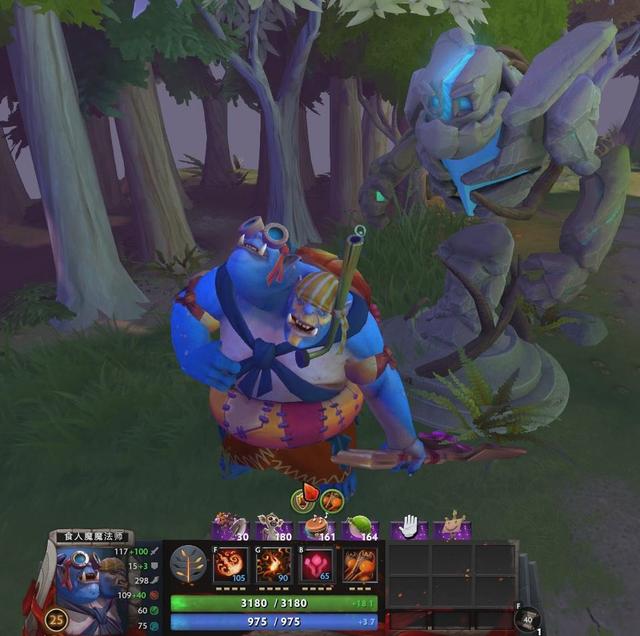Choose the purple tile labeled 30

231,527
